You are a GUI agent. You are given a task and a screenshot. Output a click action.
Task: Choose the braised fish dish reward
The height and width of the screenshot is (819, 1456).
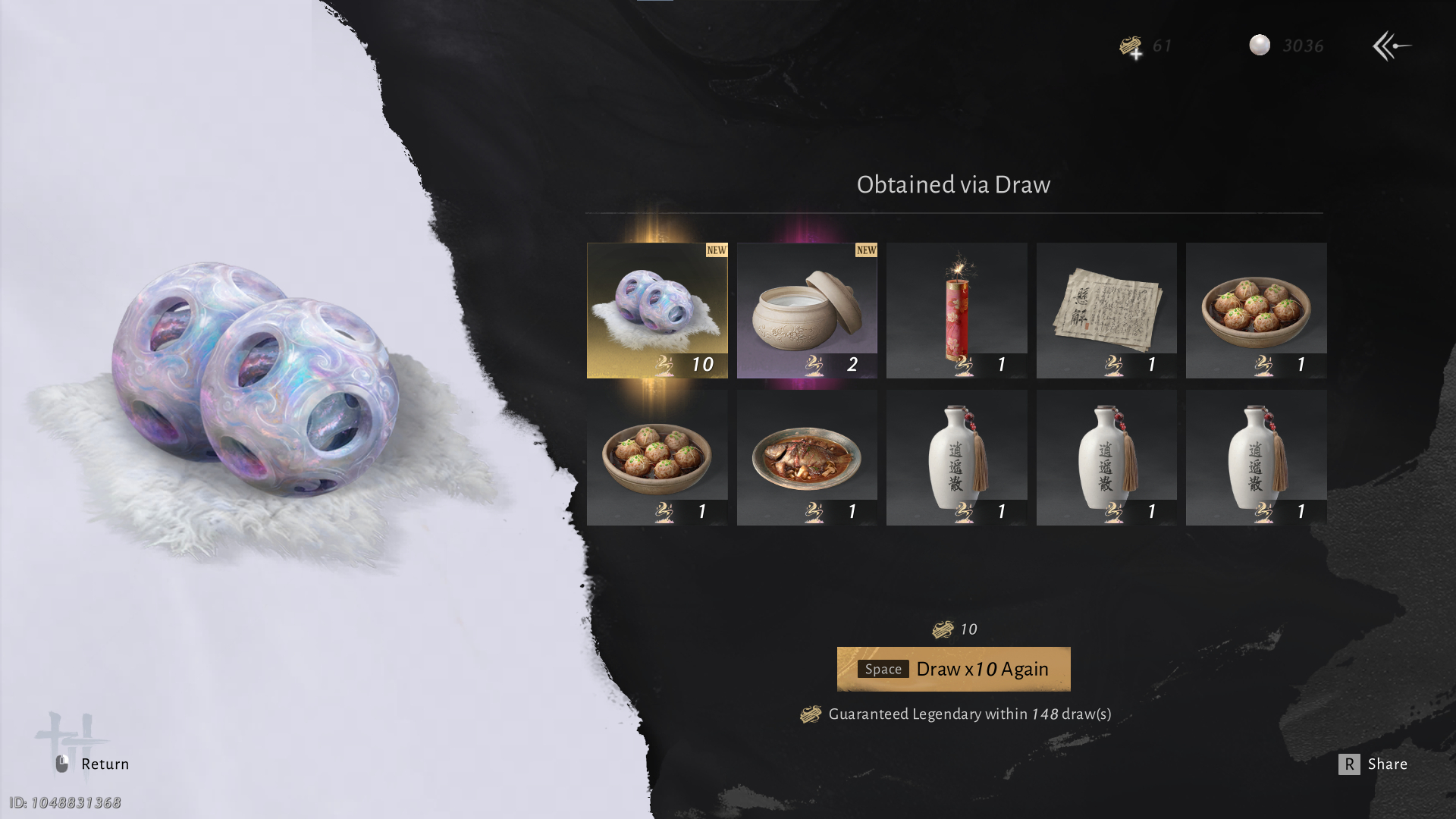click(x=807, y=457)
